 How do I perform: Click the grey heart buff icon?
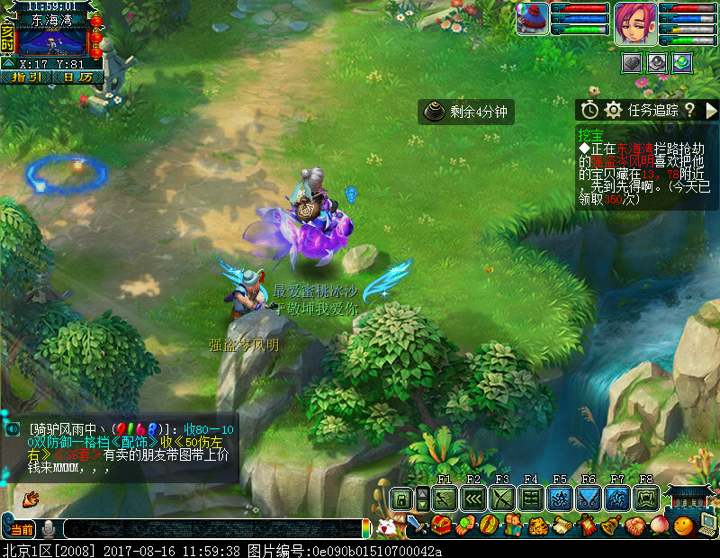(632, 62)
